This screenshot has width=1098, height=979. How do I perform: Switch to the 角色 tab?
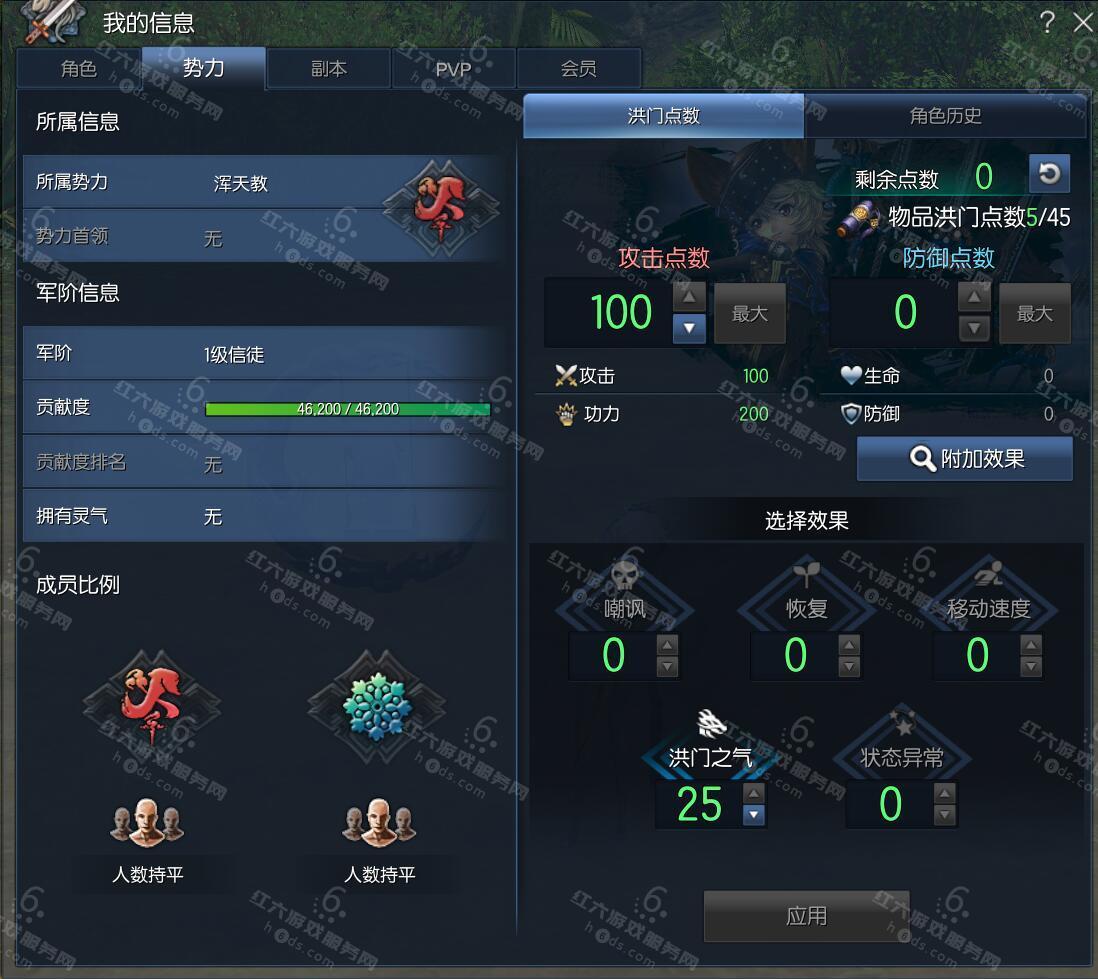pos(79,68)
